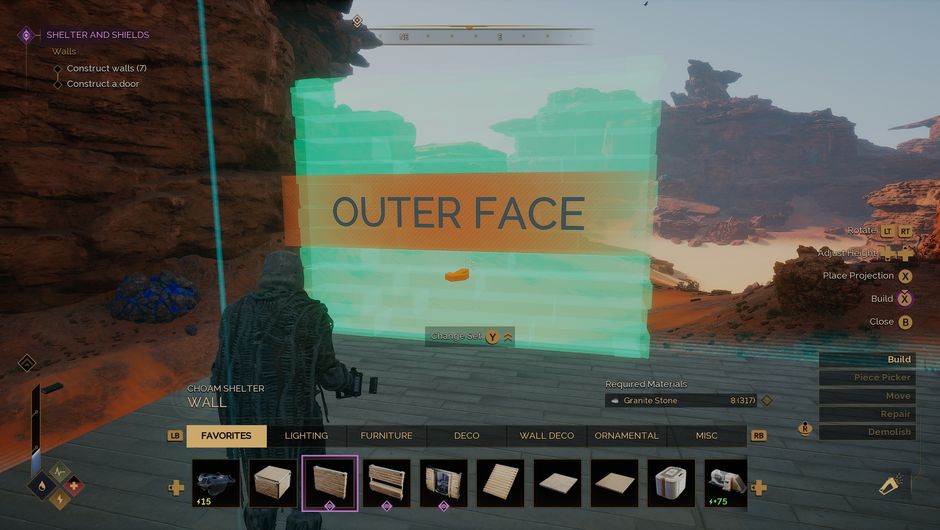
Task: Select the half-wall railing piece
Action: click(387, 484)
